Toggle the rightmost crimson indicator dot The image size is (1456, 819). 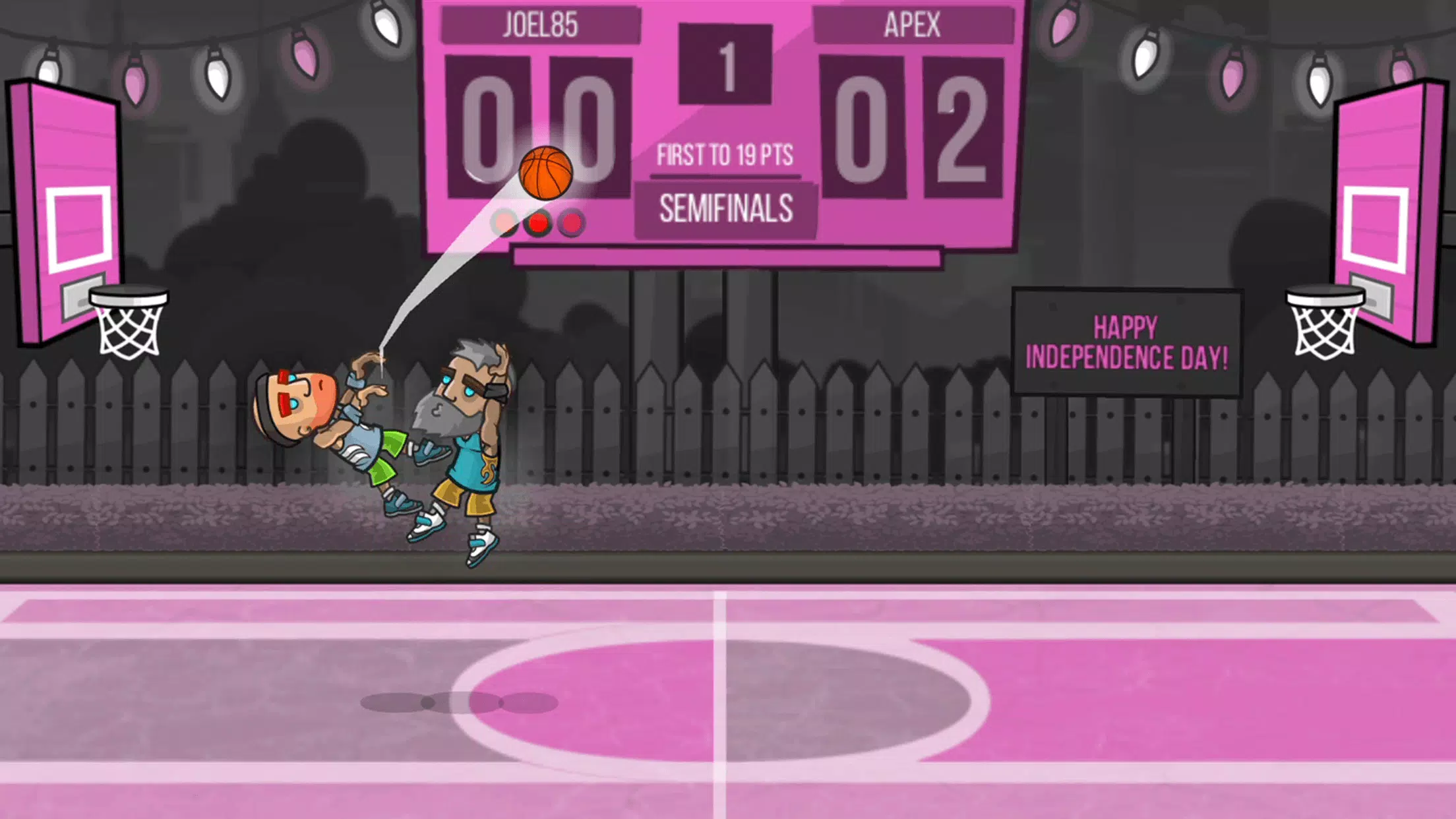click(x=572, y=224)
